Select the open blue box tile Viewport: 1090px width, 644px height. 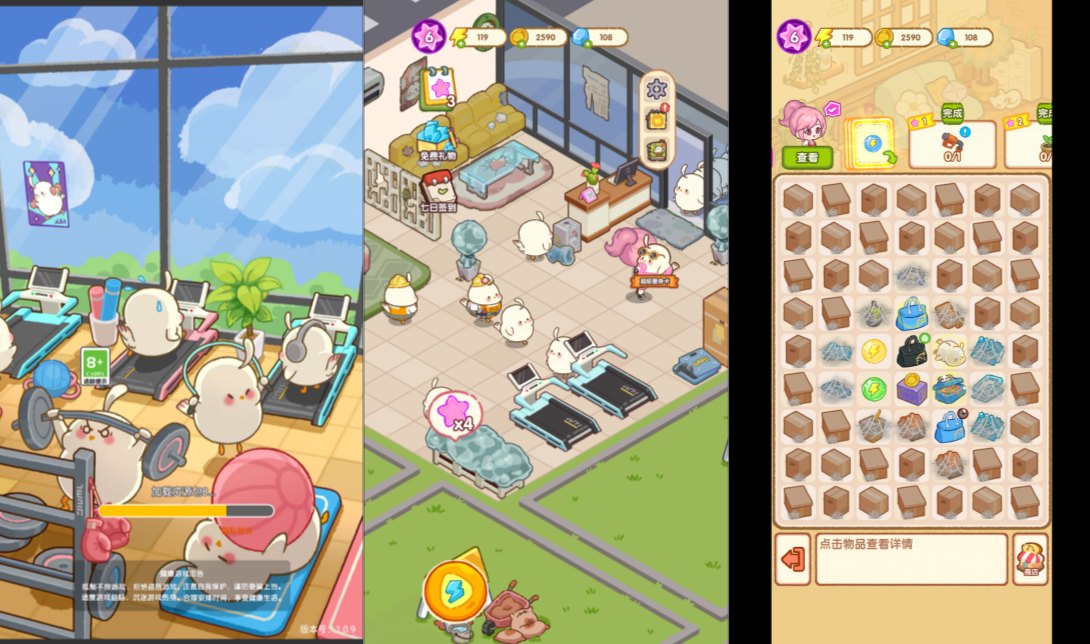click(949, 388)
